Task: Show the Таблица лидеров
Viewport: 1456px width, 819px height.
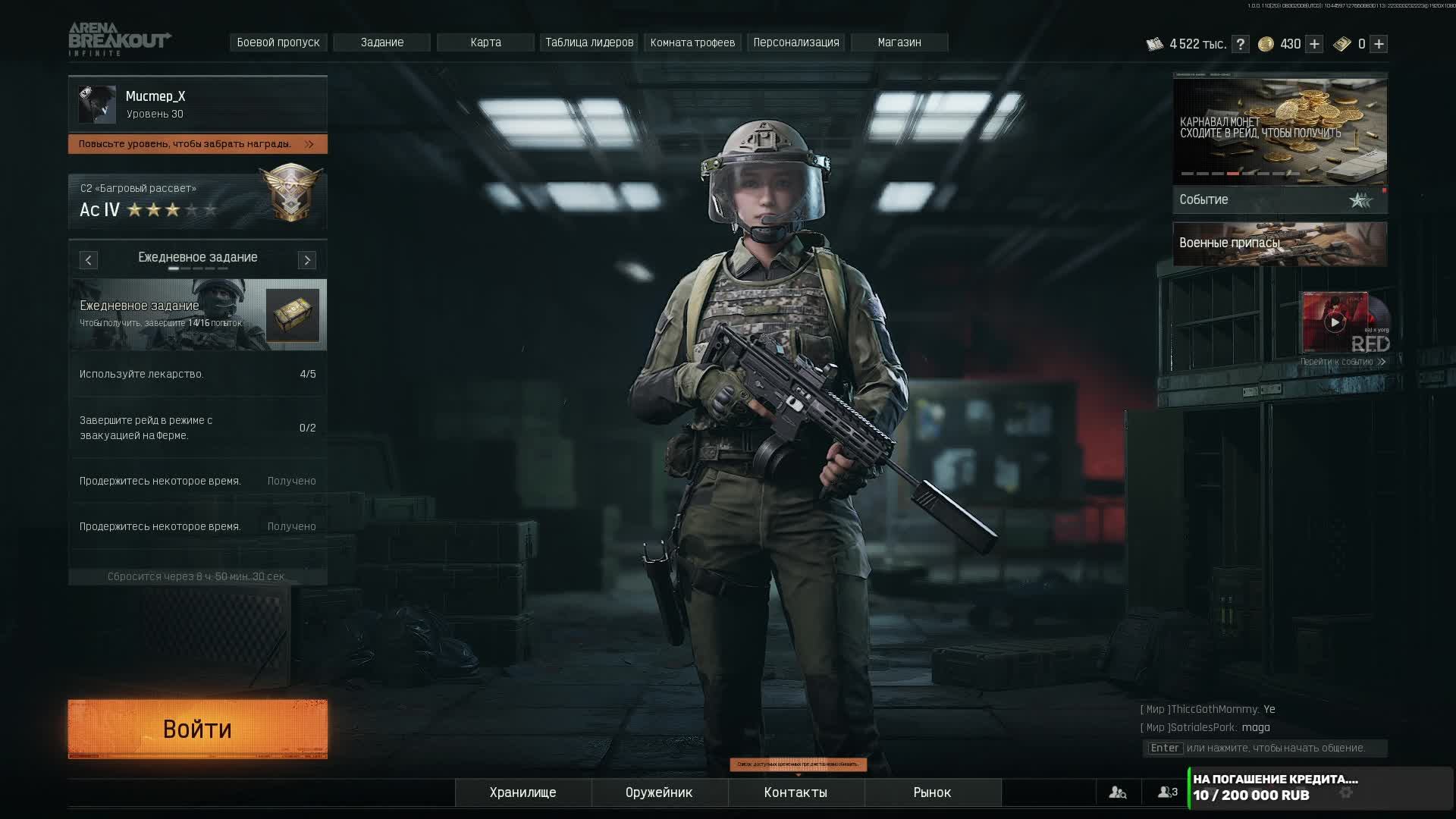Action: pos(589,42)
